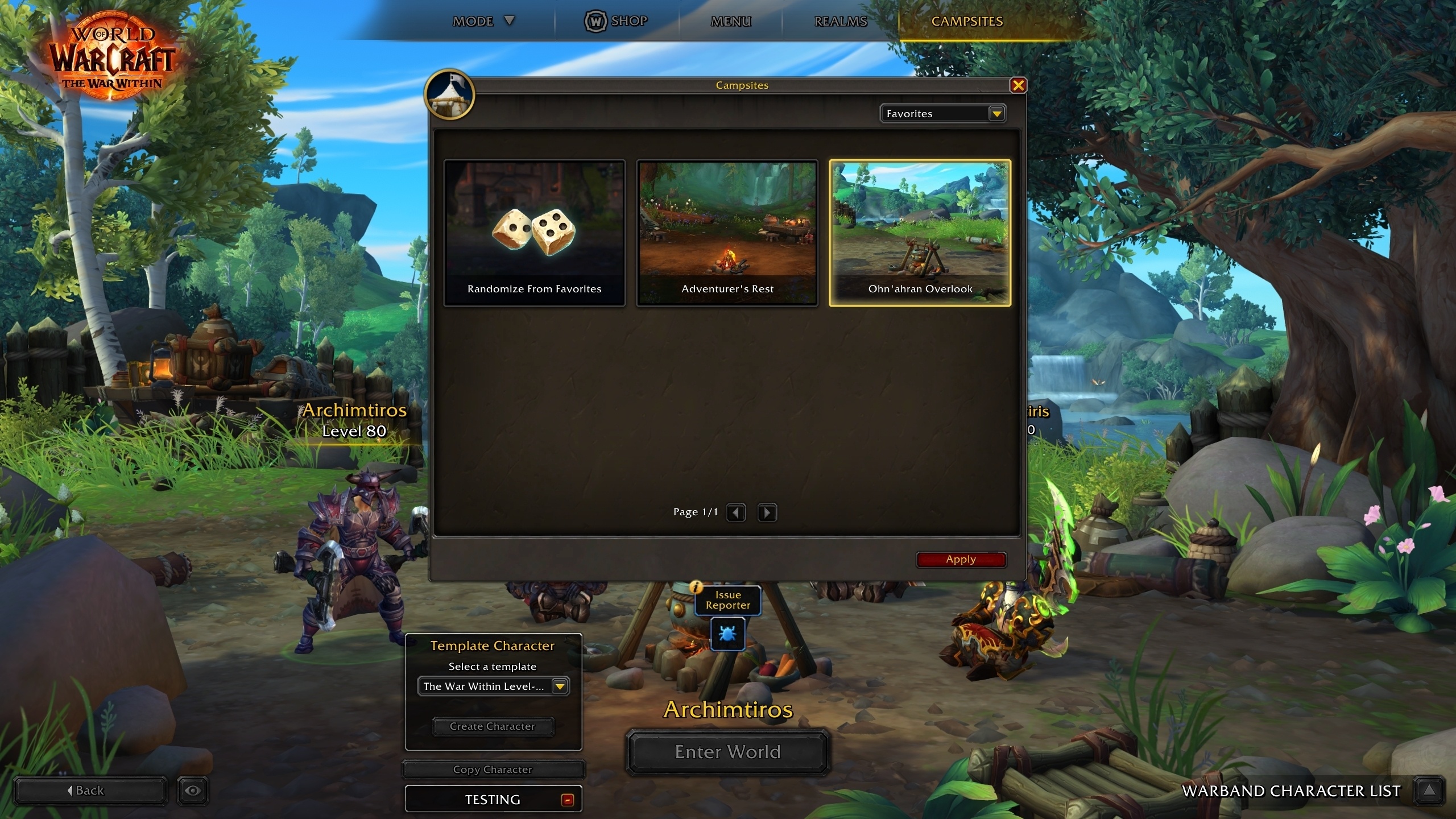Click the next page arrow in campsite pager
Screen dimensions: 1456x819
767,512
